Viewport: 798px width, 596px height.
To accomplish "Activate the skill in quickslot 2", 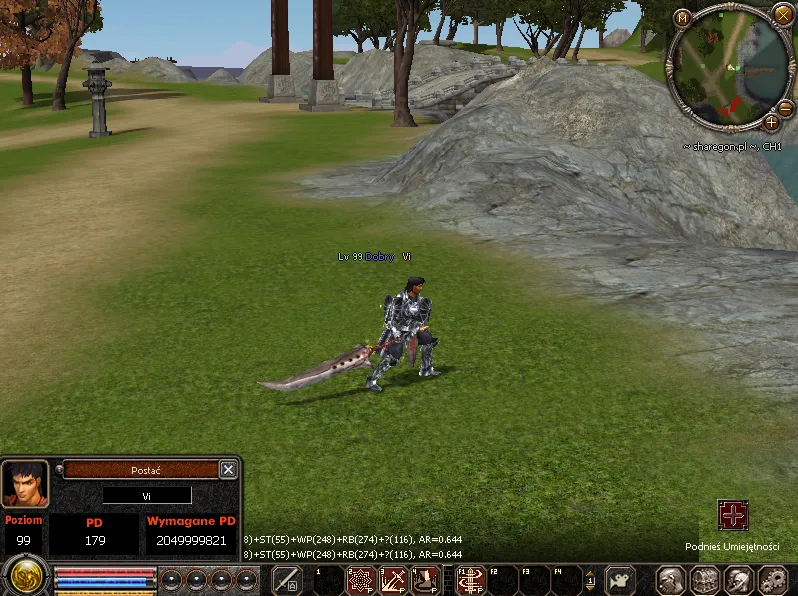I will tap(361, 580).
